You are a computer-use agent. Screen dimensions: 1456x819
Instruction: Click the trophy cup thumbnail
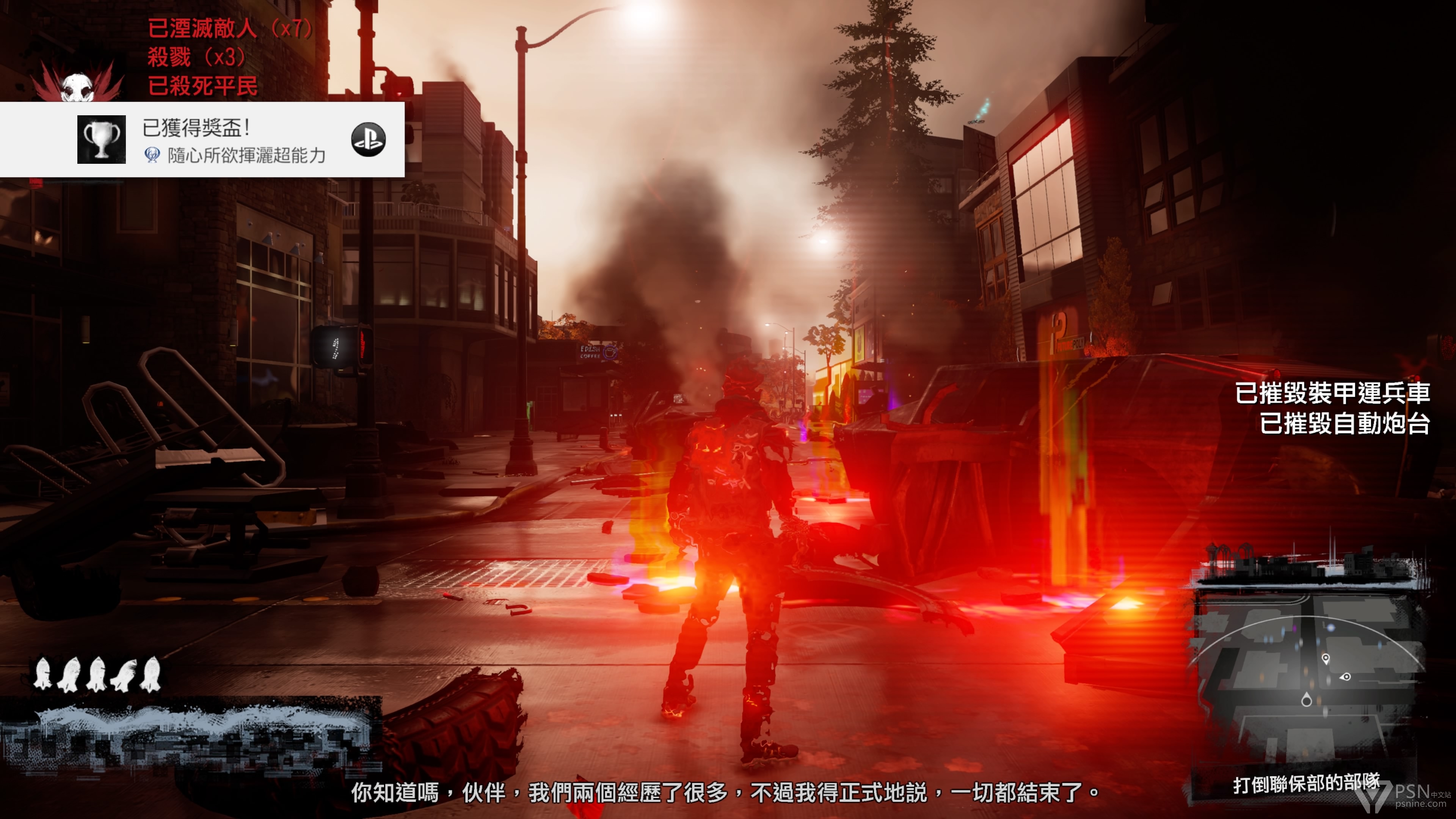101,140
